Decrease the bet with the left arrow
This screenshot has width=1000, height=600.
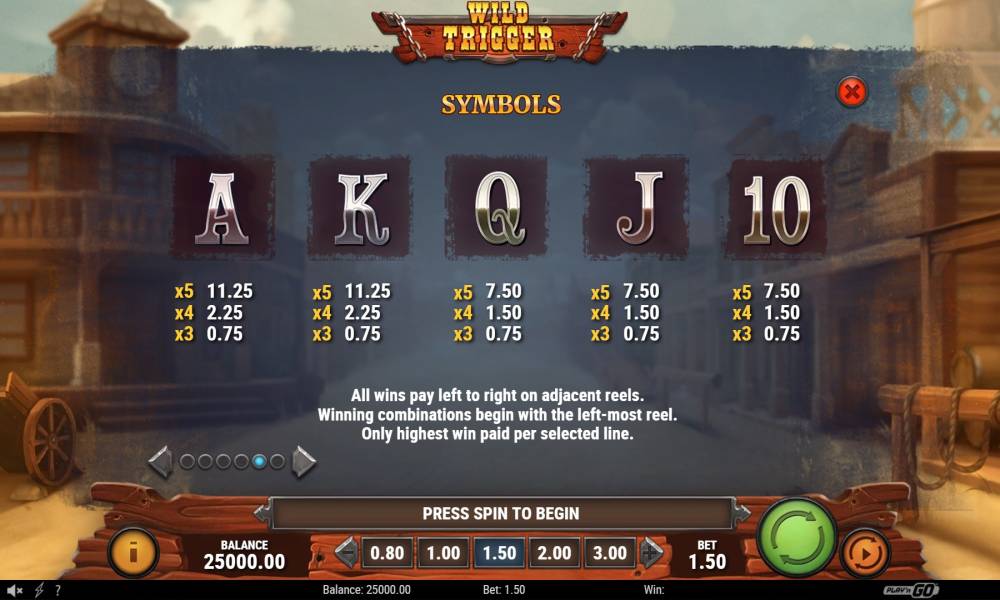click(x=345, y=553)
